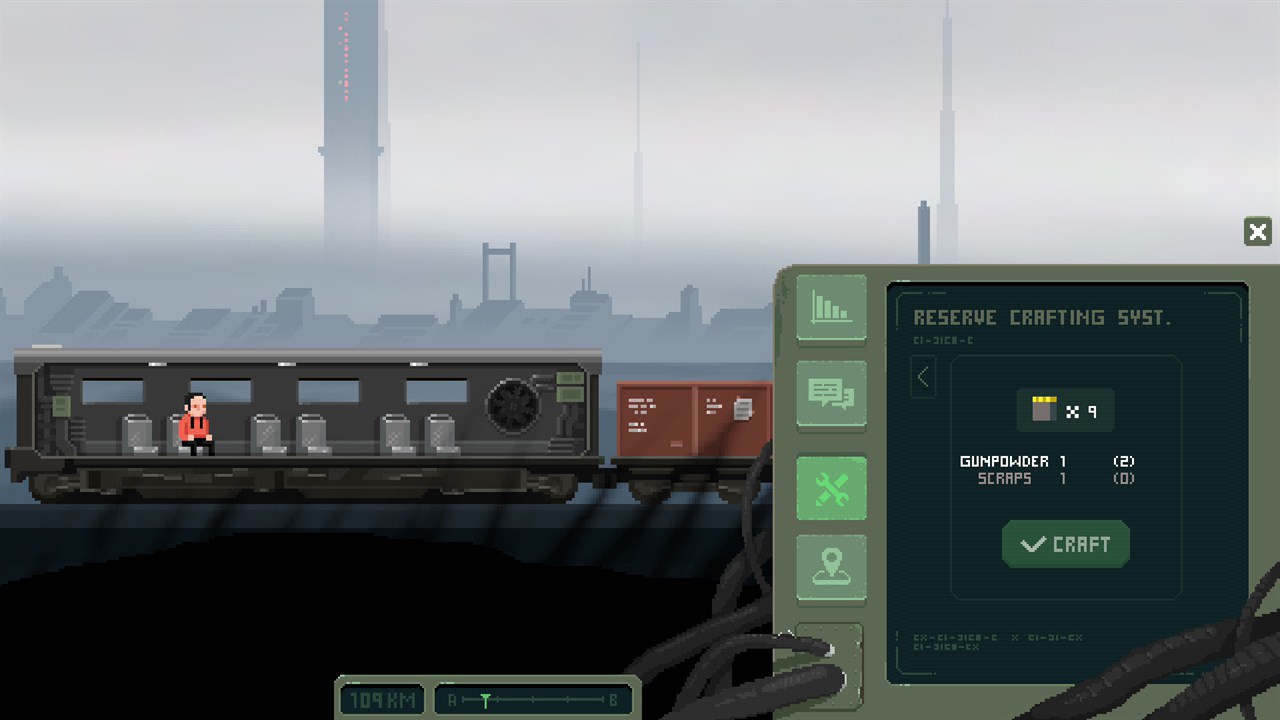Close the train terminal panel
Viewport: 1280px width, 720px height.
1257,233
